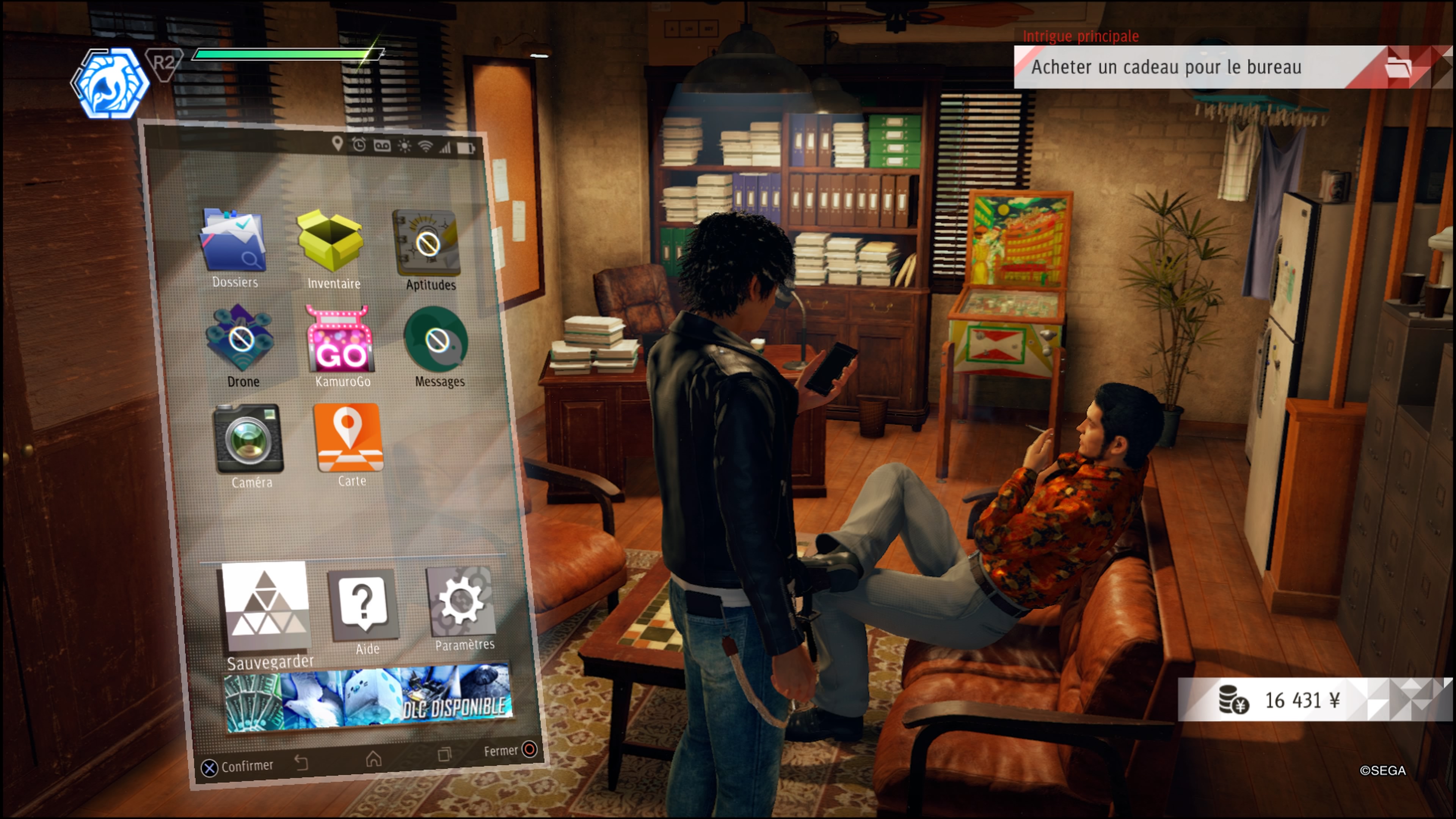Tap the phone's home button
Image resolution: width=1456 pixels, height=819 pixels.
point(373,759)
